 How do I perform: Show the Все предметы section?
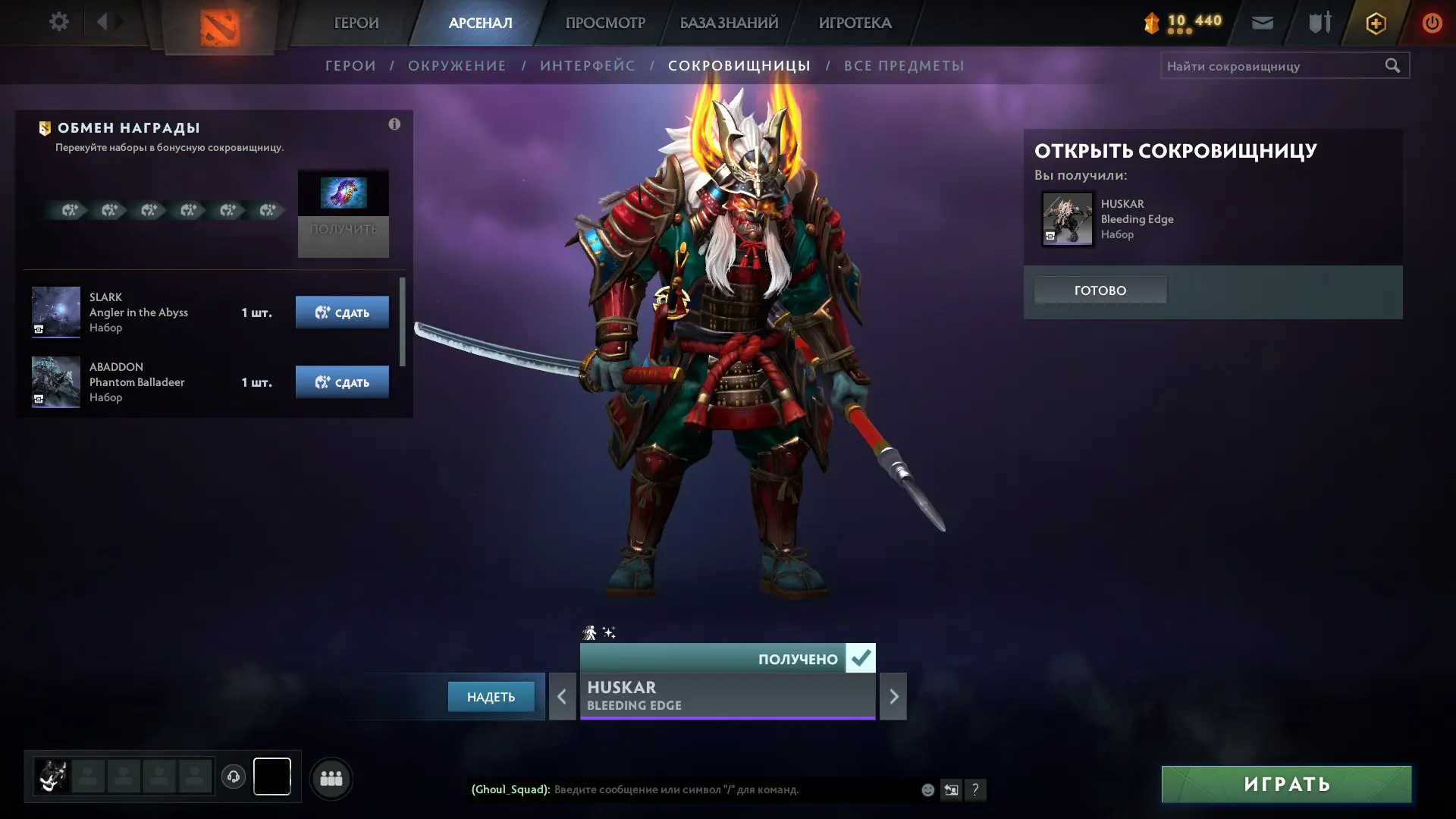tap(904, 66)
